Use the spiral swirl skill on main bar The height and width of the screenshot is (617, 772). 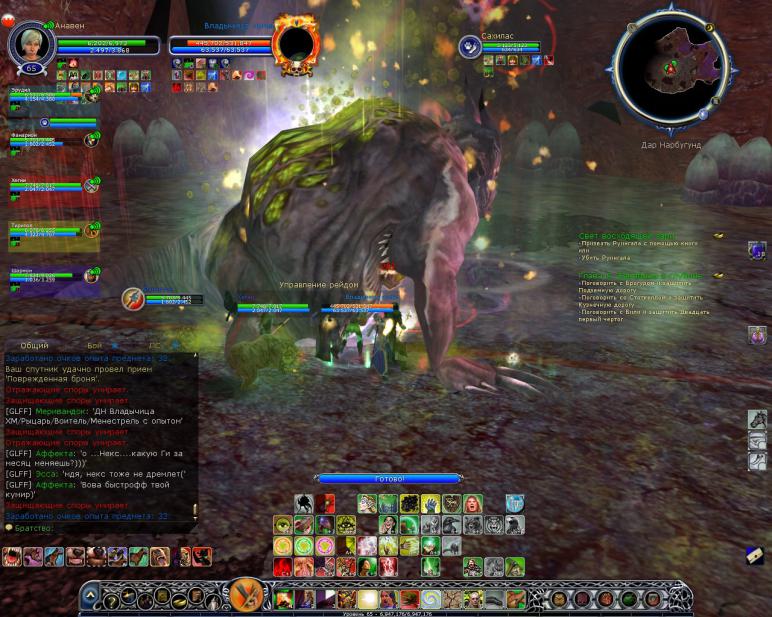point(431,599)
